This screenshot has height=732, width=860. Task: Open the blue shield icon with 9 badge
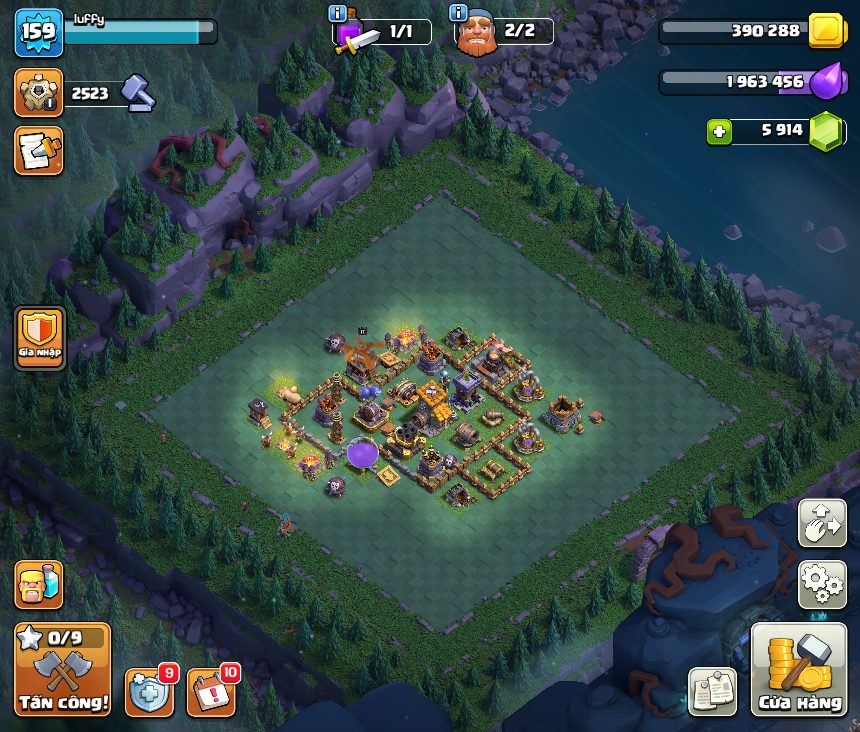(149, 692)
